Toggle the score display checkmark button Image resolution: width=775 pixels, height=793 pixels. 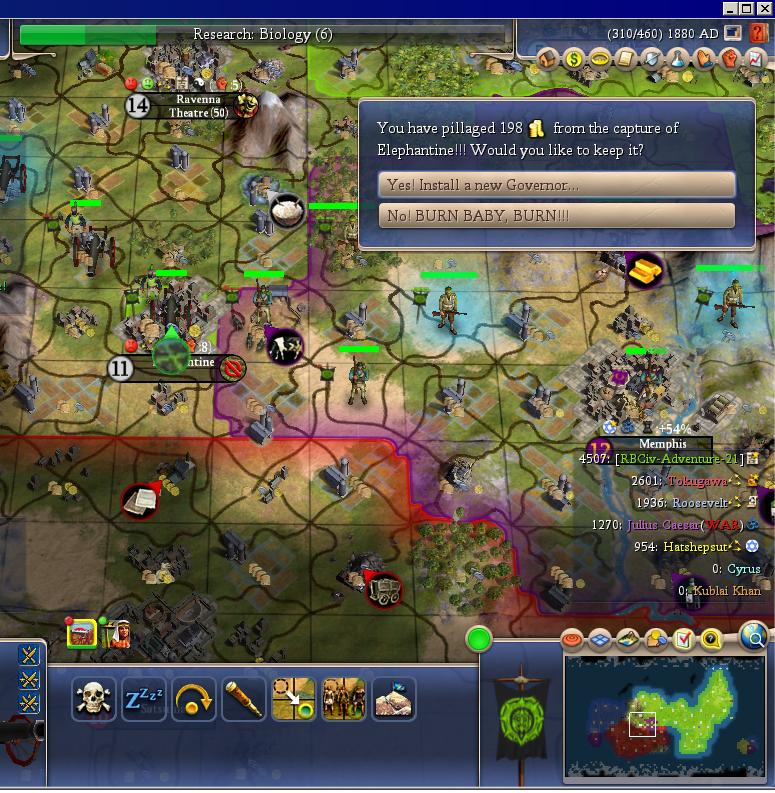[684, 639]
